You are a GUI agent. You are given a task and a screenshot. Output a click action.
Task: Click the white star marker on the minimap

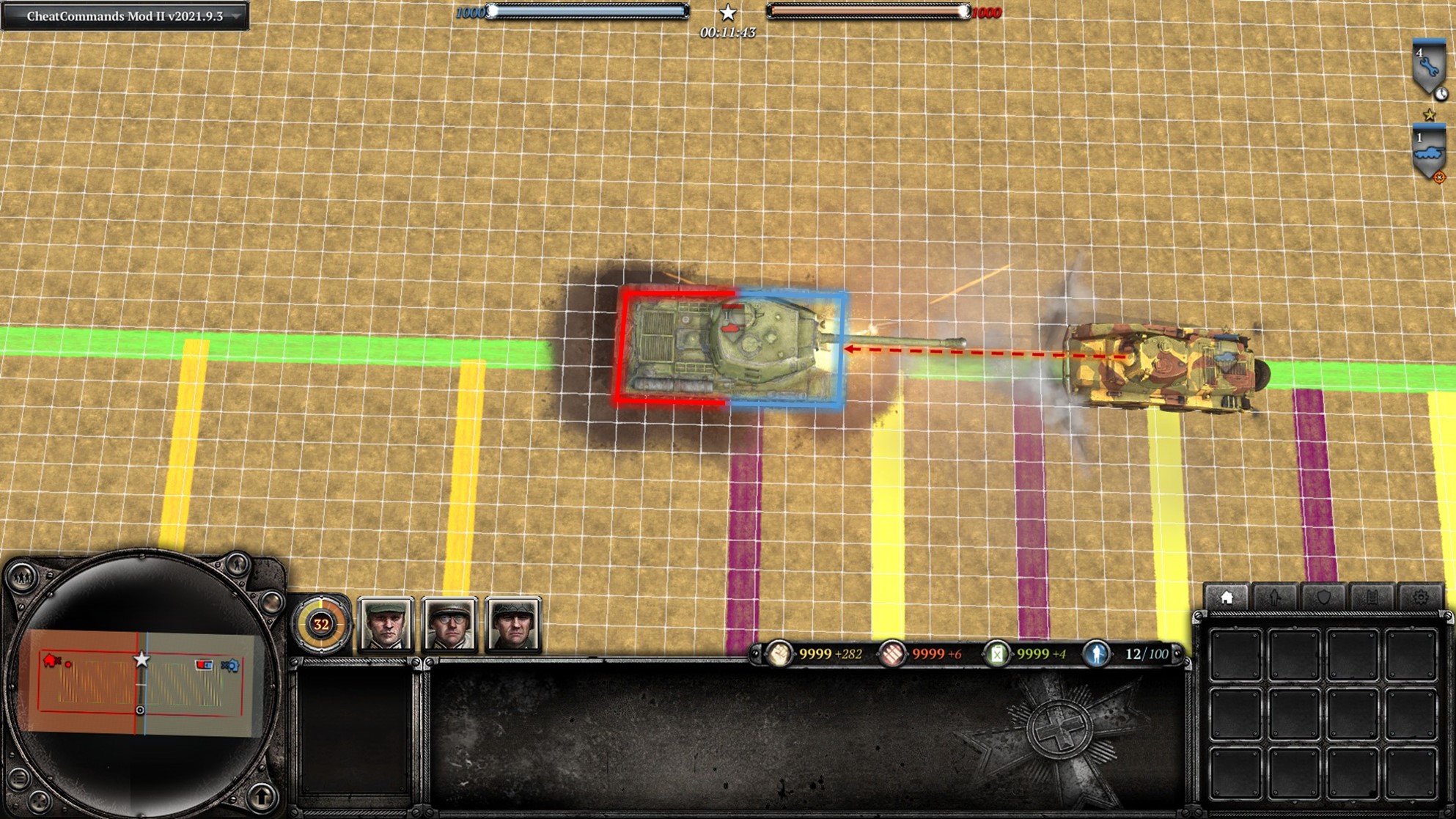click(x=141, y=659)
